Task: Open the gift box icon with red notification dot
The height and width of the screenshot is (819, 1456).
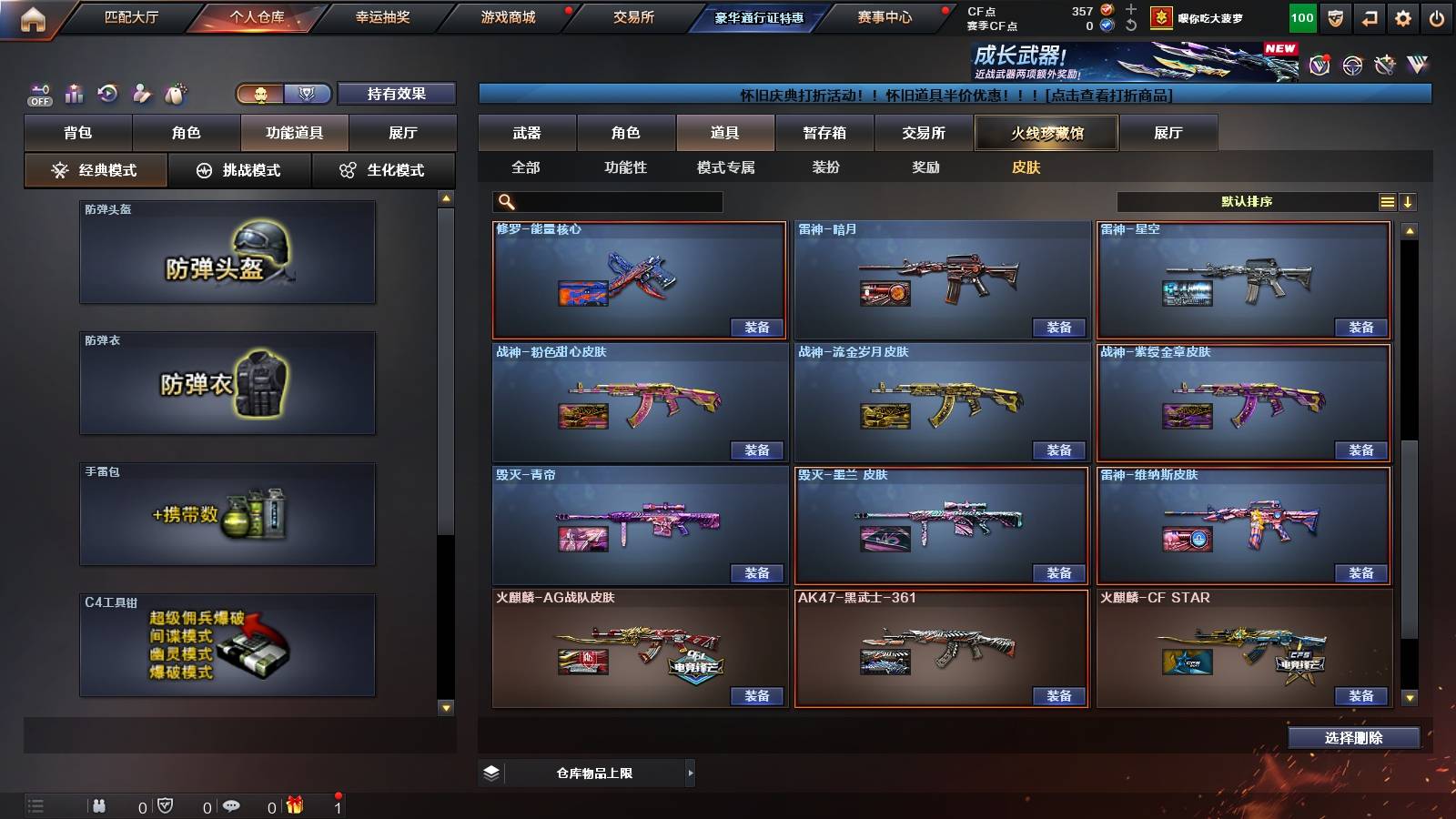Action: point(295,805)
